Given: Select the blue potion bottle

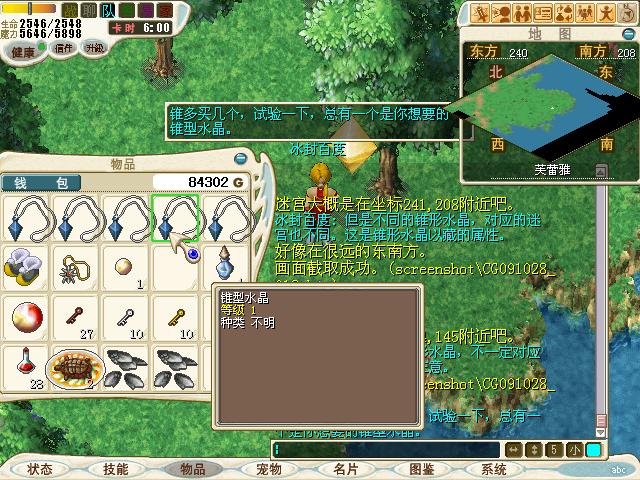Looking at the screenshot, I should (224, 266).
